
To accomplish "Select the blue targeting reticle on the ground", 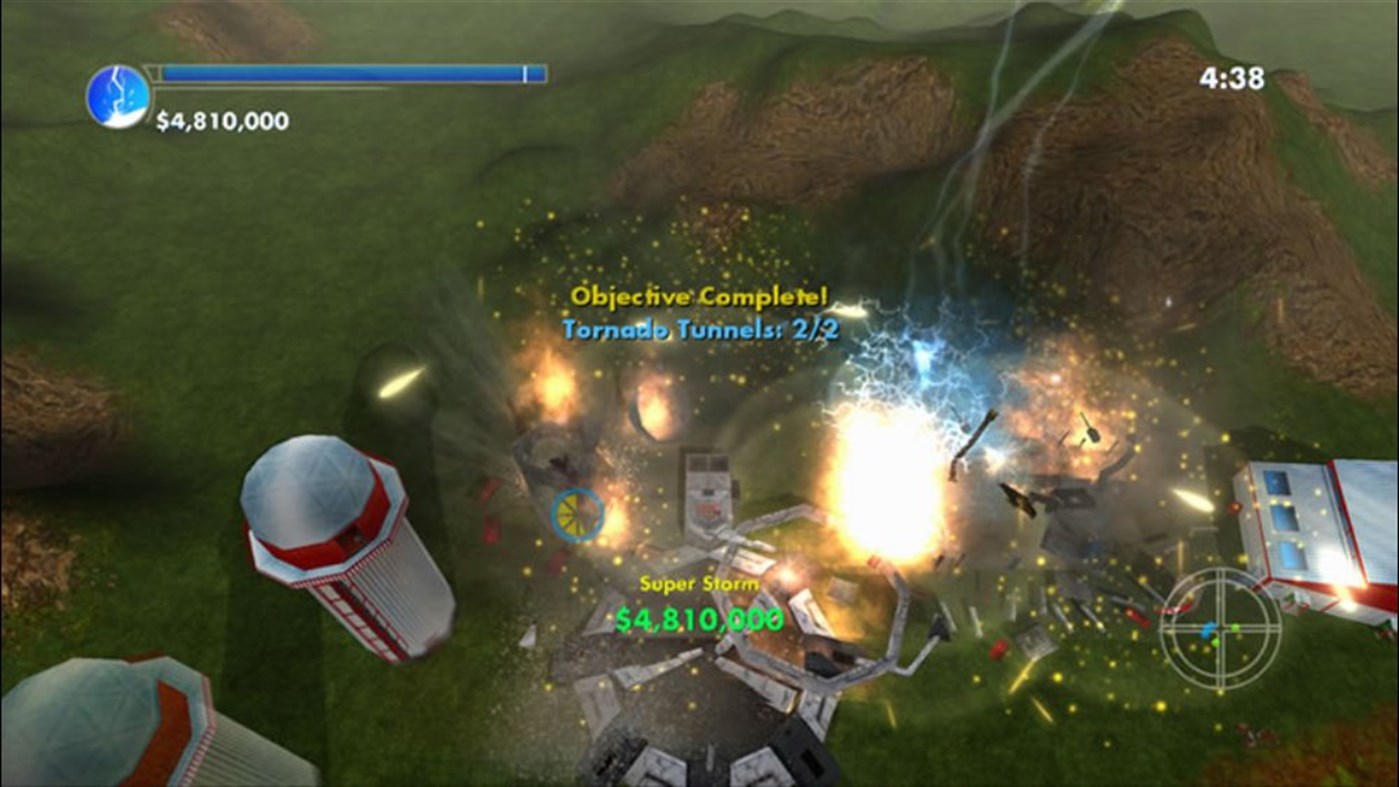I will coord(575,517).
